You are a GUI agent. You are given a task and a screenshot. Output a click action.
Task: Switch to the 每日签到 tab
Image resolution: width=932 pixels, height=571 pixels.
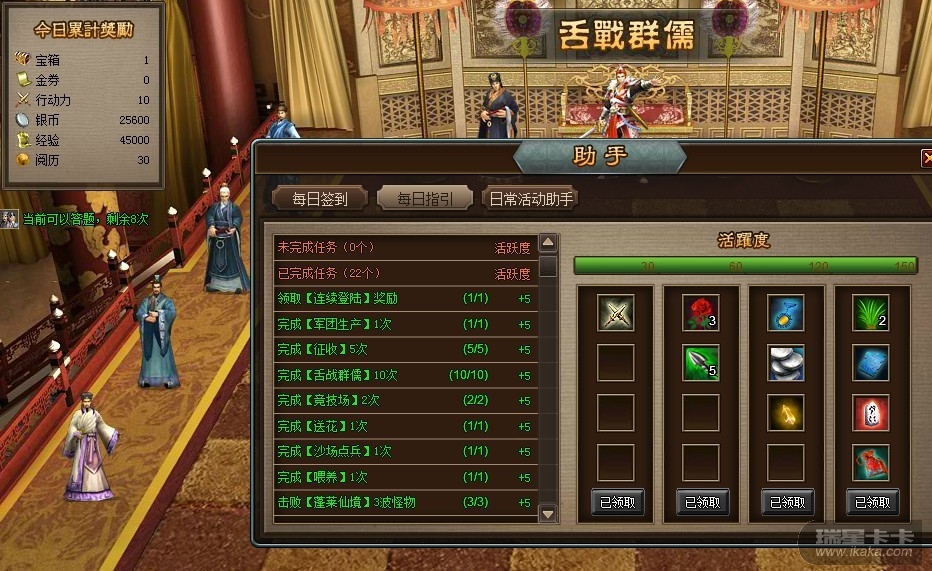320,198
